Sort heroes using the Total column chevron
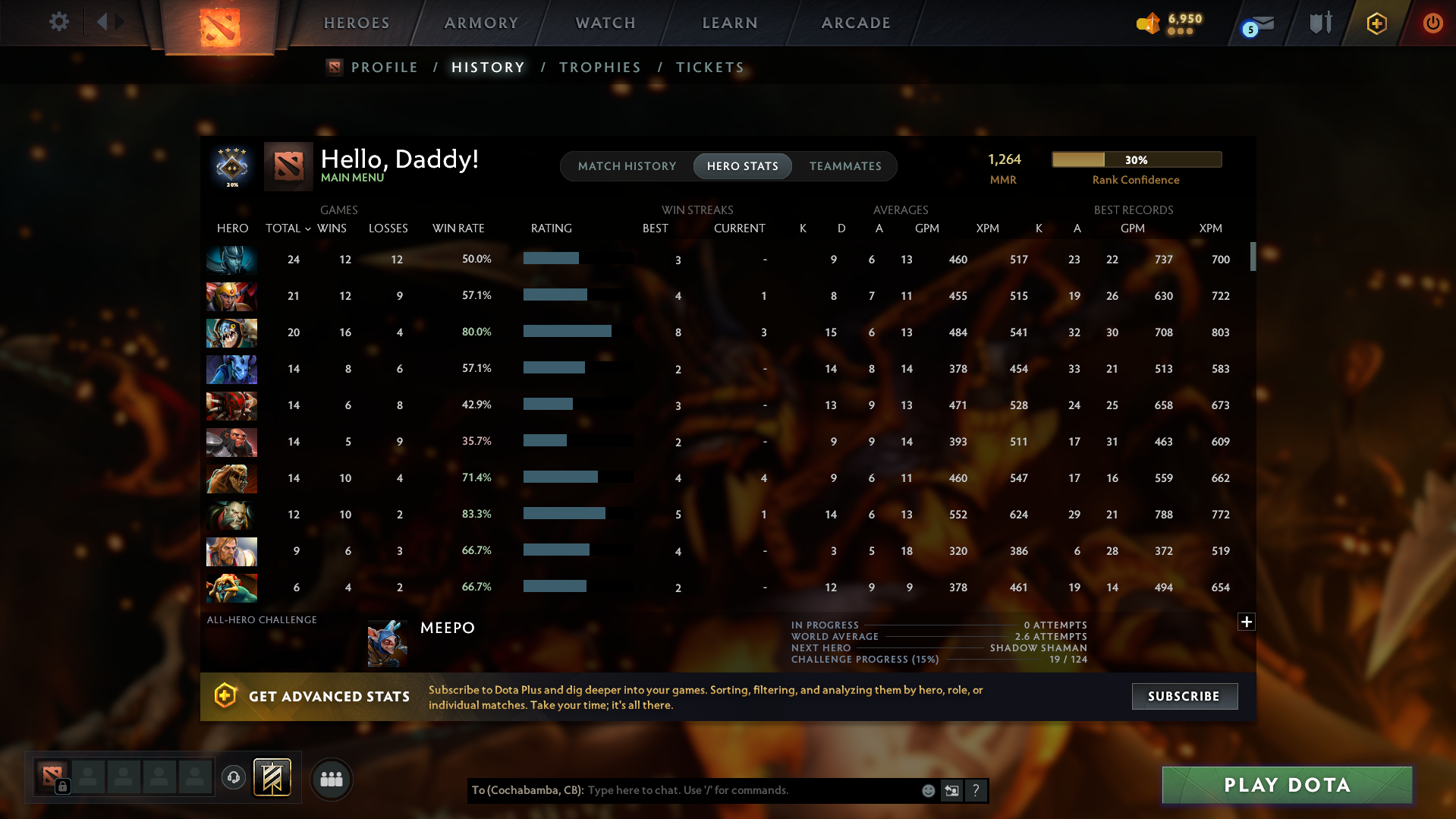This screenshot has width=1456, height=819. 307,228
